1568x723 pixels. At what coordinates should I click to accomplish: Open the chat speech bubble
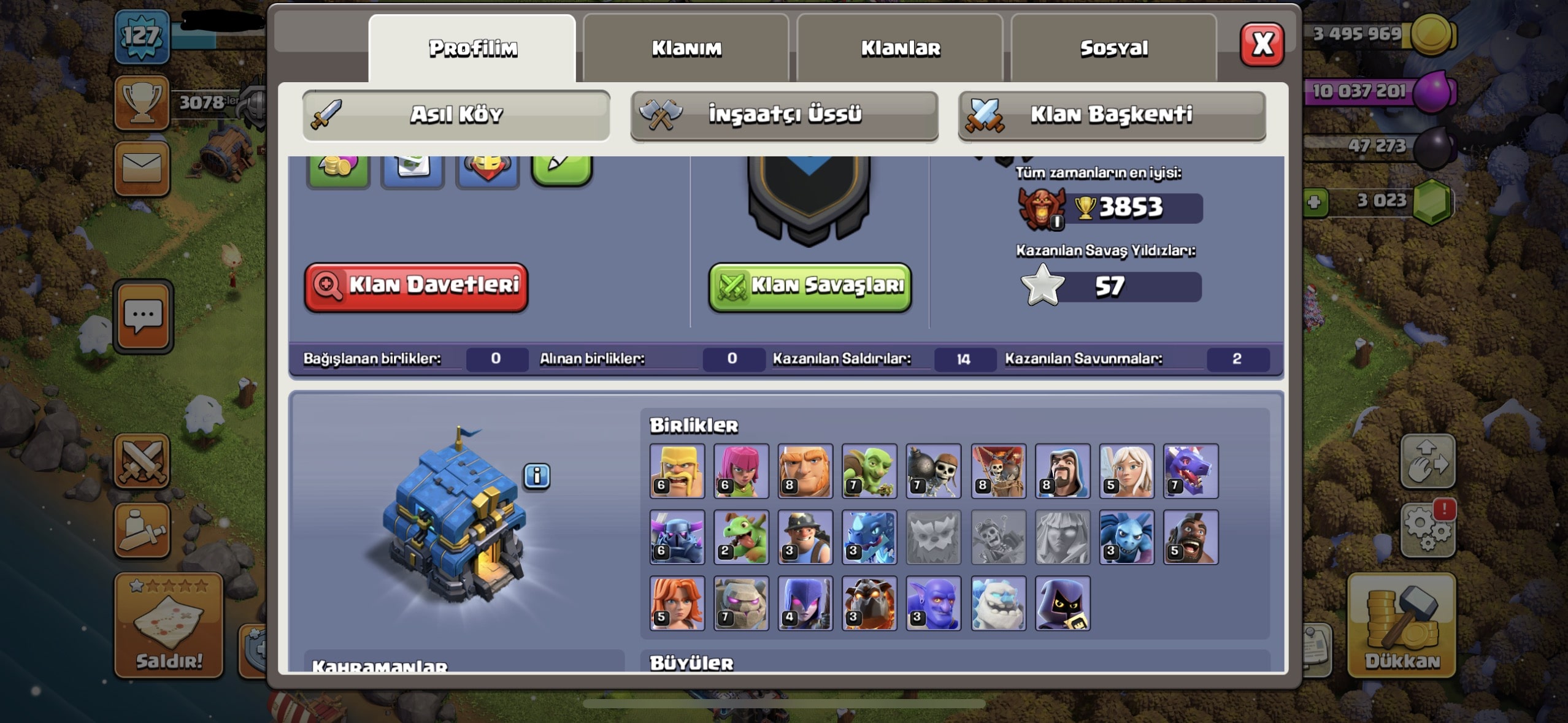144,316
